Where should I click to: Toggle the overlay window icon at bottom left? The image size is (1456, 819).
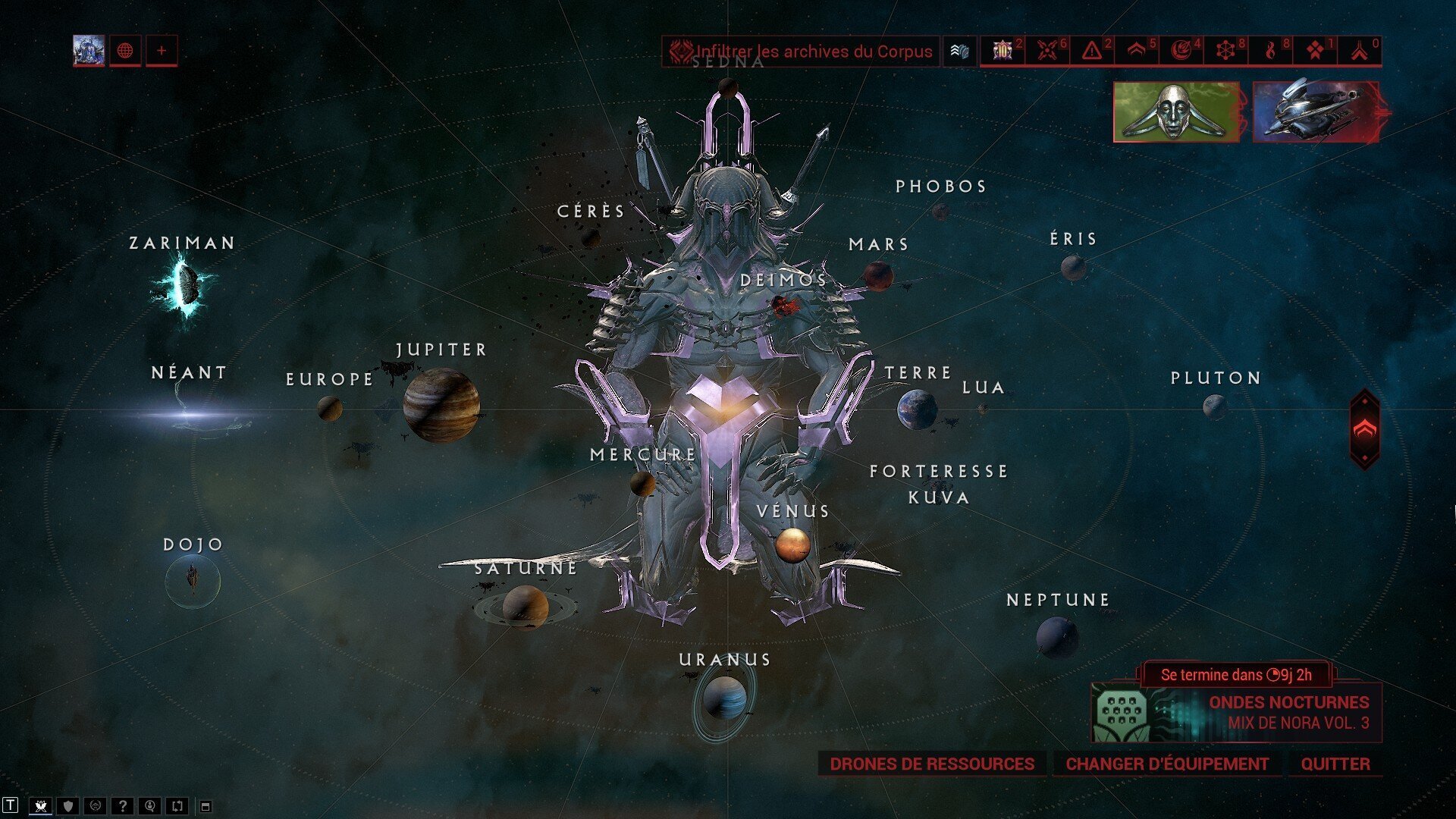(x=206, y=807)
